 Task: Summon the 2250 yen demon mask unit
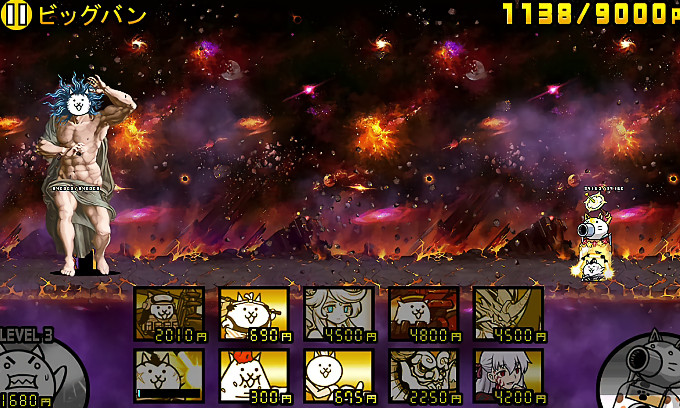(x=423, y=375)
